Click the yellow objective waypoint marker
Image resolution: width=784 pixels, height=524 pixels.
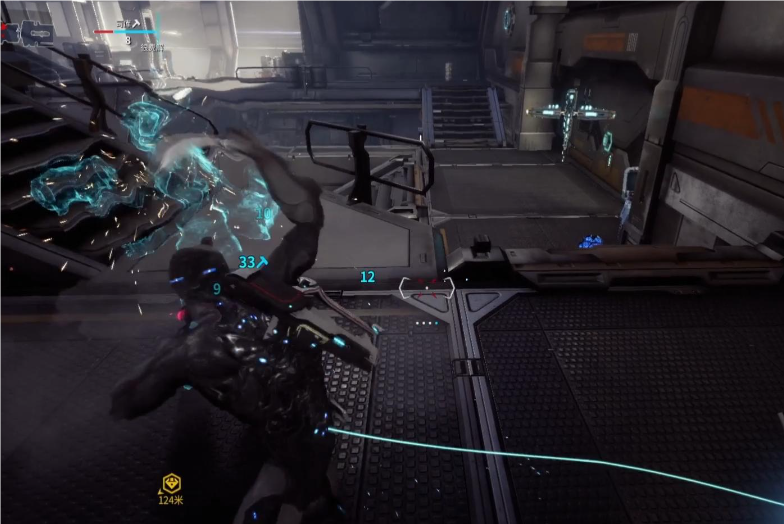coord(171,483)
